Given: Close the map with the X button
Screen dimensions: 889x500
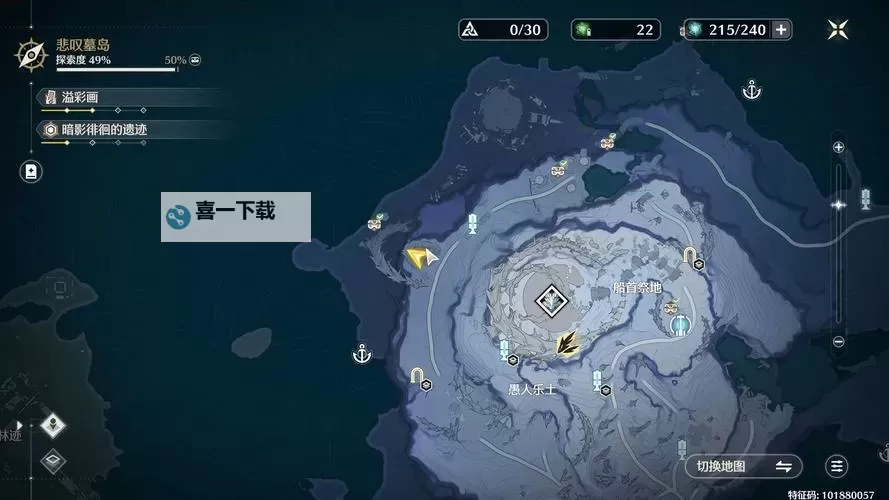Looking at the screenshot, I should click(838, 29).
